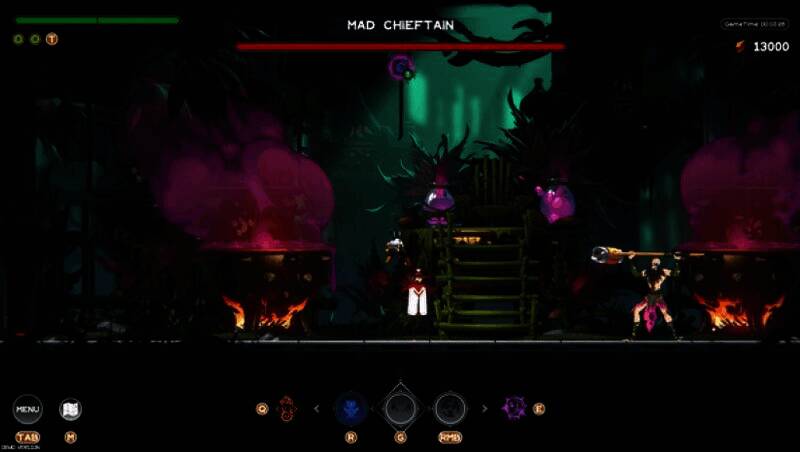Open the map icon
The width and height of the screenshot is (800, 452).
click(70, 409)
